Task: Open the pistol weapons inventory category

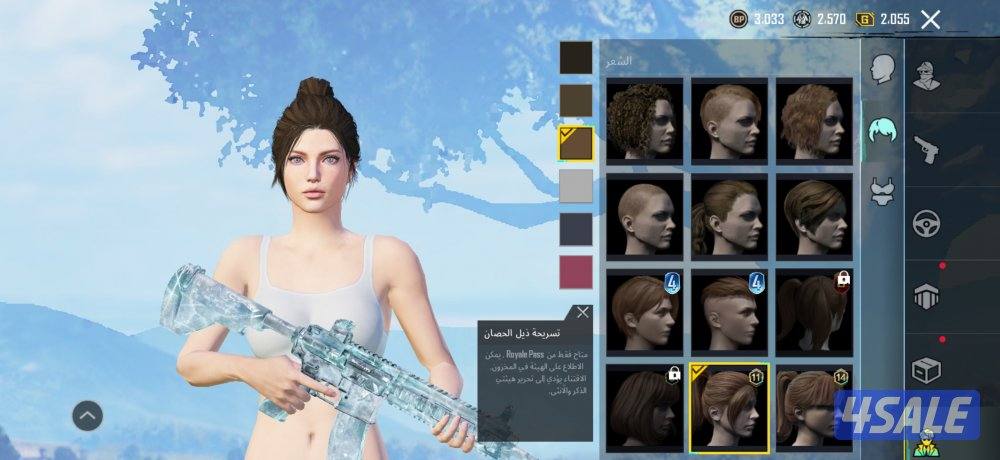Action: [x=926, y=149]
